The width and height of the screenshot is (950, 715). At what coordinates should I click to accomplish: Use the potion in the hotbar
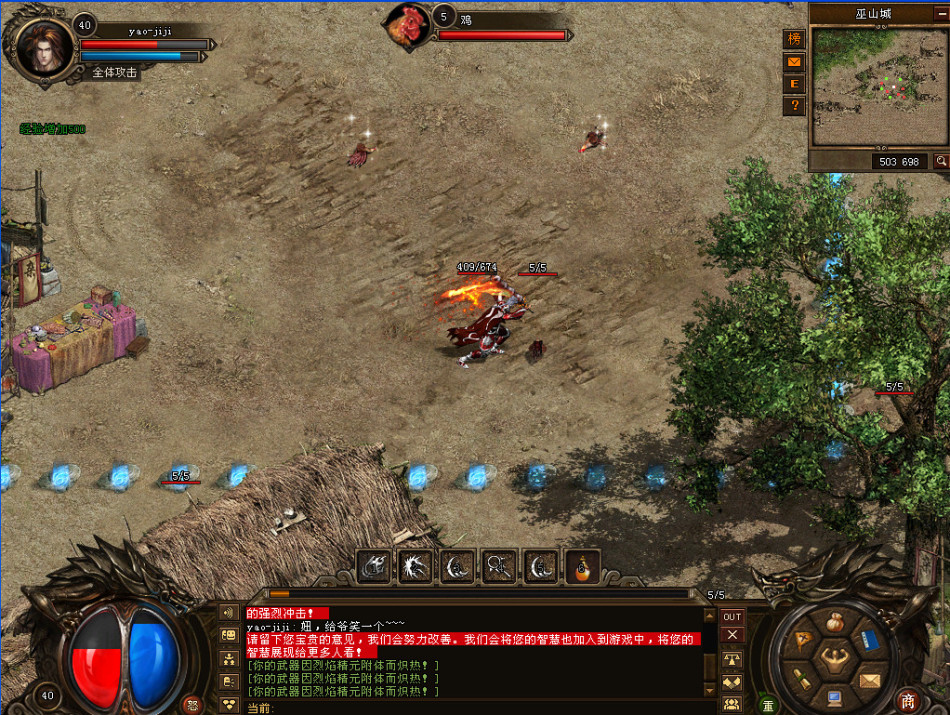coord(583,568)
